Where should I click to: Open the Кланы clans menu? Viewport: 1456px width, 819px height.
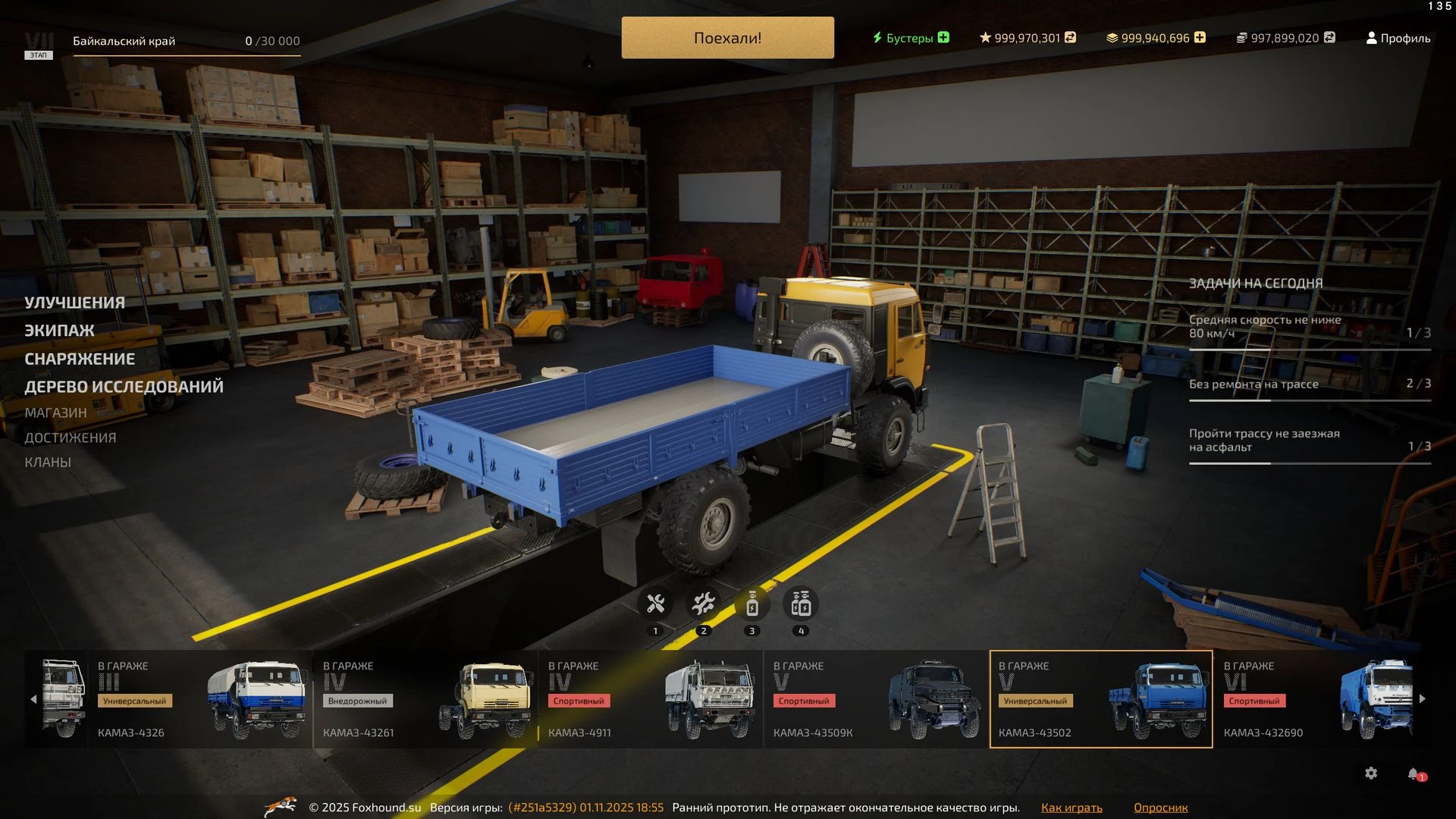point(48,462)
